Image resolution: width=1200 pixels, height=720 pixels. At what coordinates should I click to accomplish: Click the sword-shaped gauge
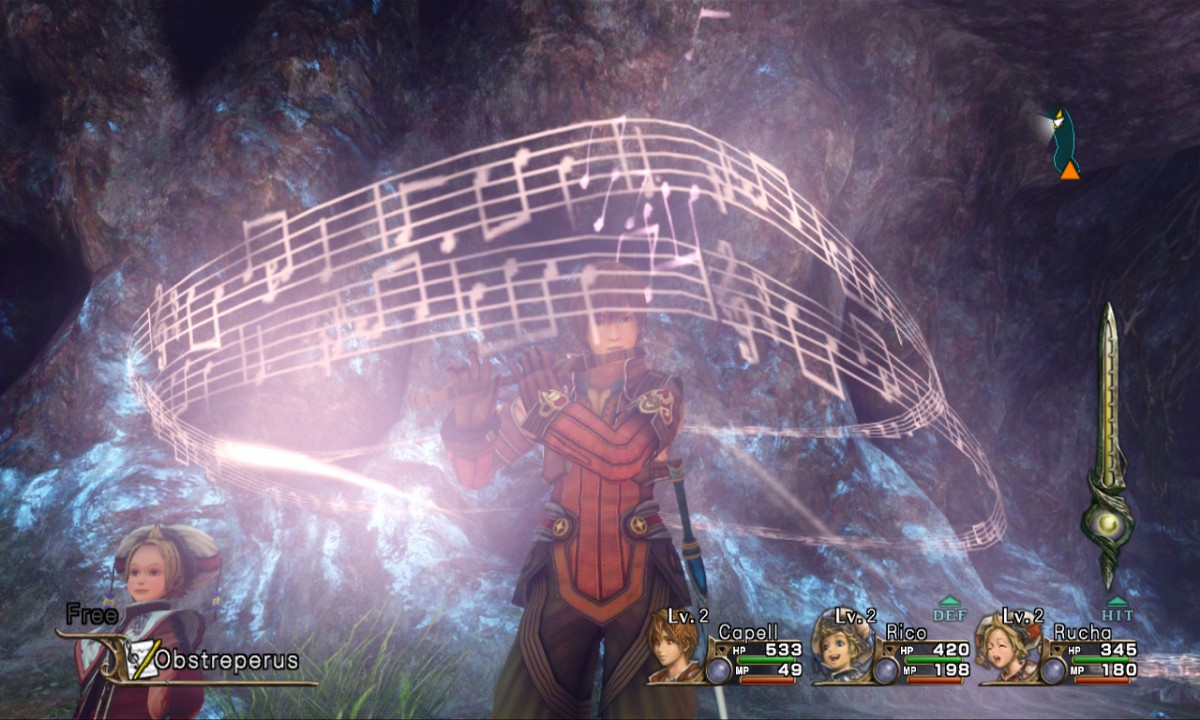click(x=1108, y=450)
